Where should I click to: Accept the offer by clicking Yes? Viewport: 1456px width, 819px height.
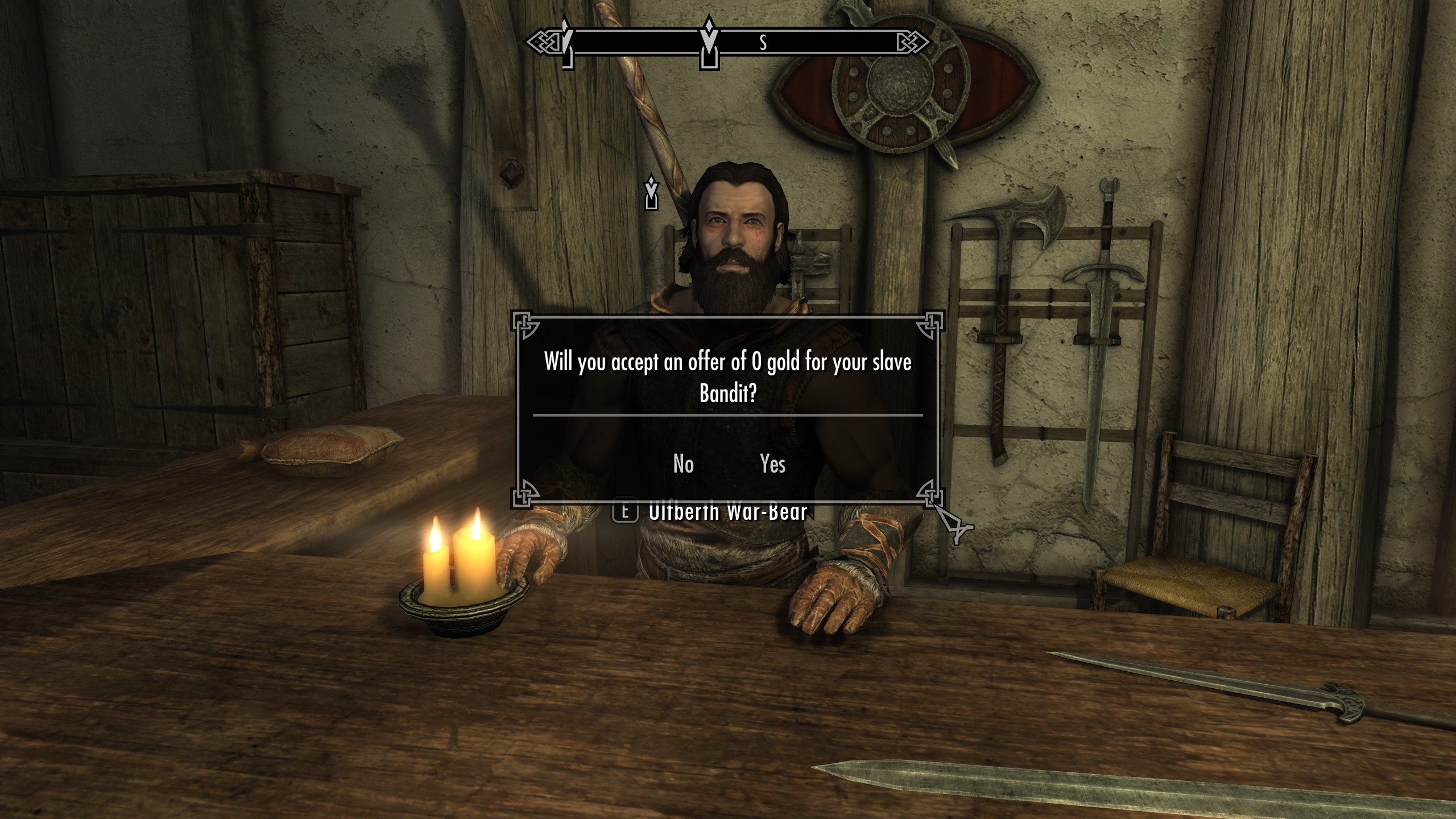click(773, 464)
